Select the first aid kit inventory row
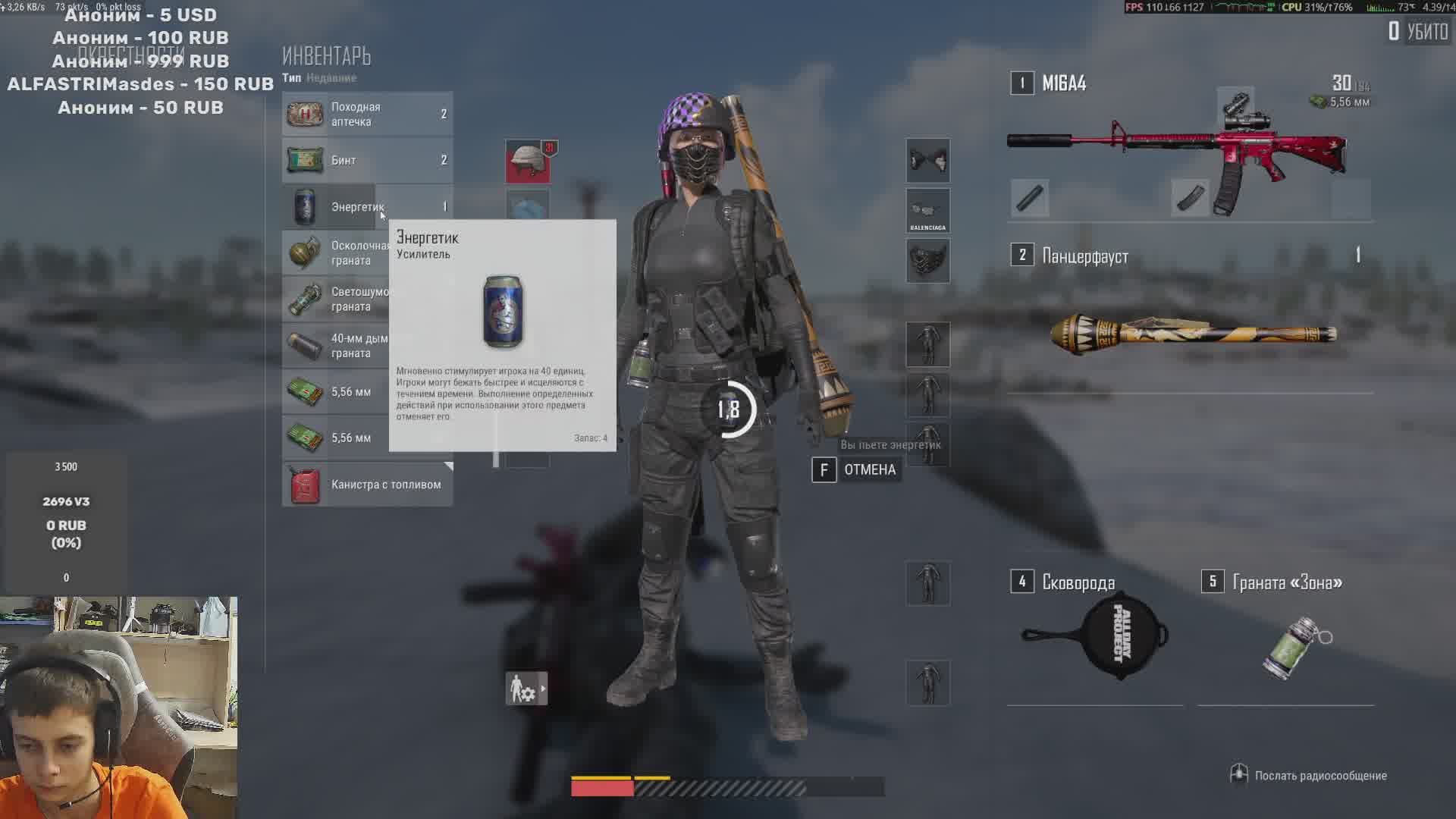The height and width of the screenshot is (819, 1456). click(367, 115)
